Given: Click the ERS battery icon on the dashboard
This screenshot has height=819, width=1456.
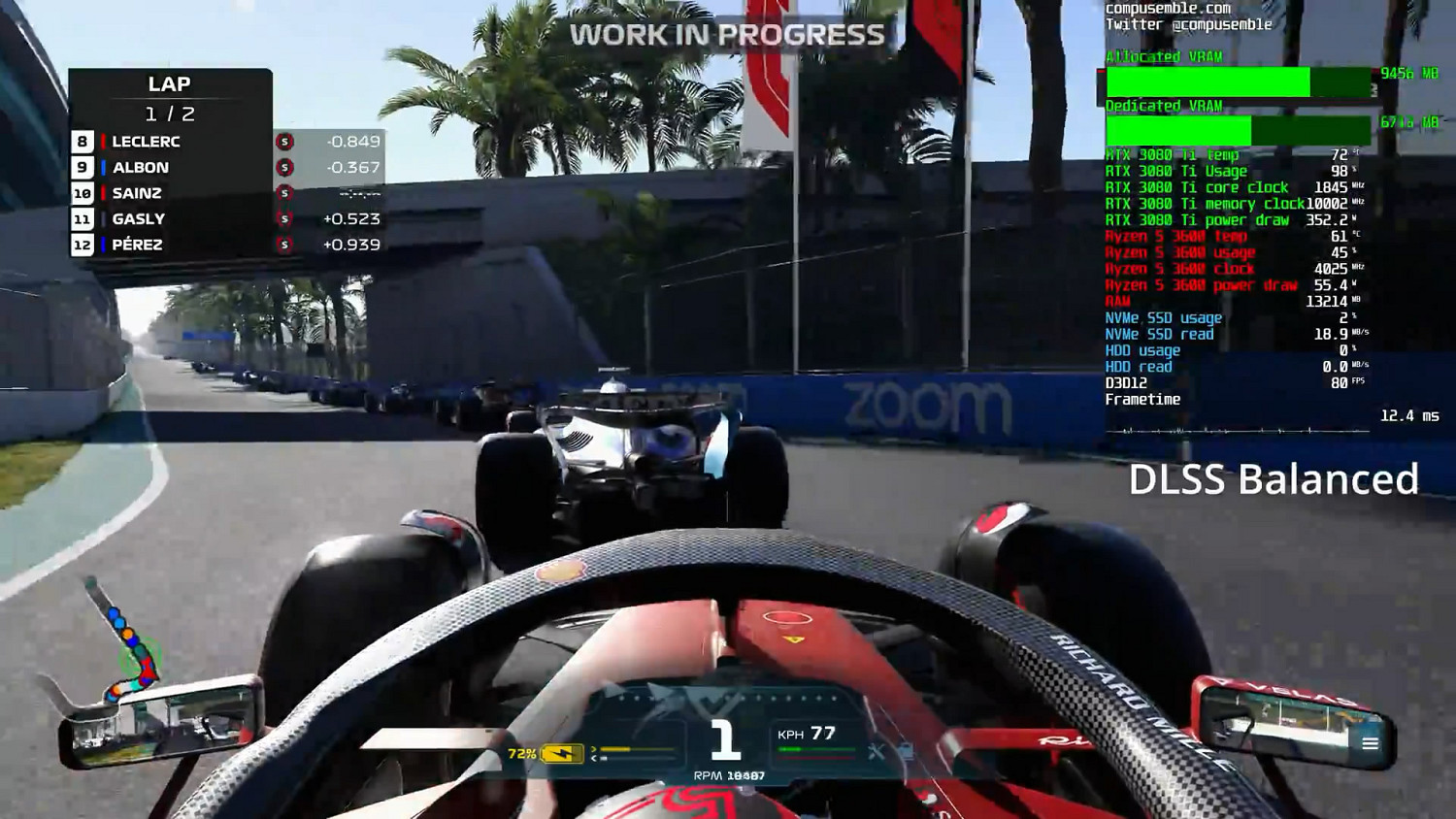Looking at the screenshot, I should tap(561, 752).
